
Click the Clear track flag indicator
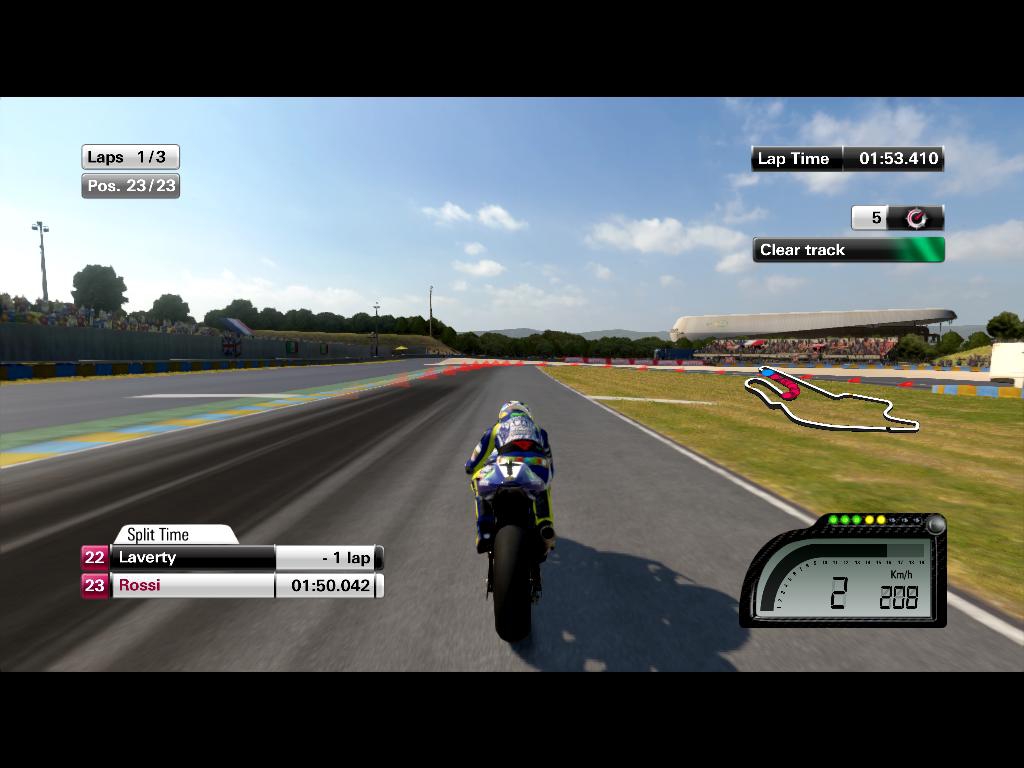848,250
